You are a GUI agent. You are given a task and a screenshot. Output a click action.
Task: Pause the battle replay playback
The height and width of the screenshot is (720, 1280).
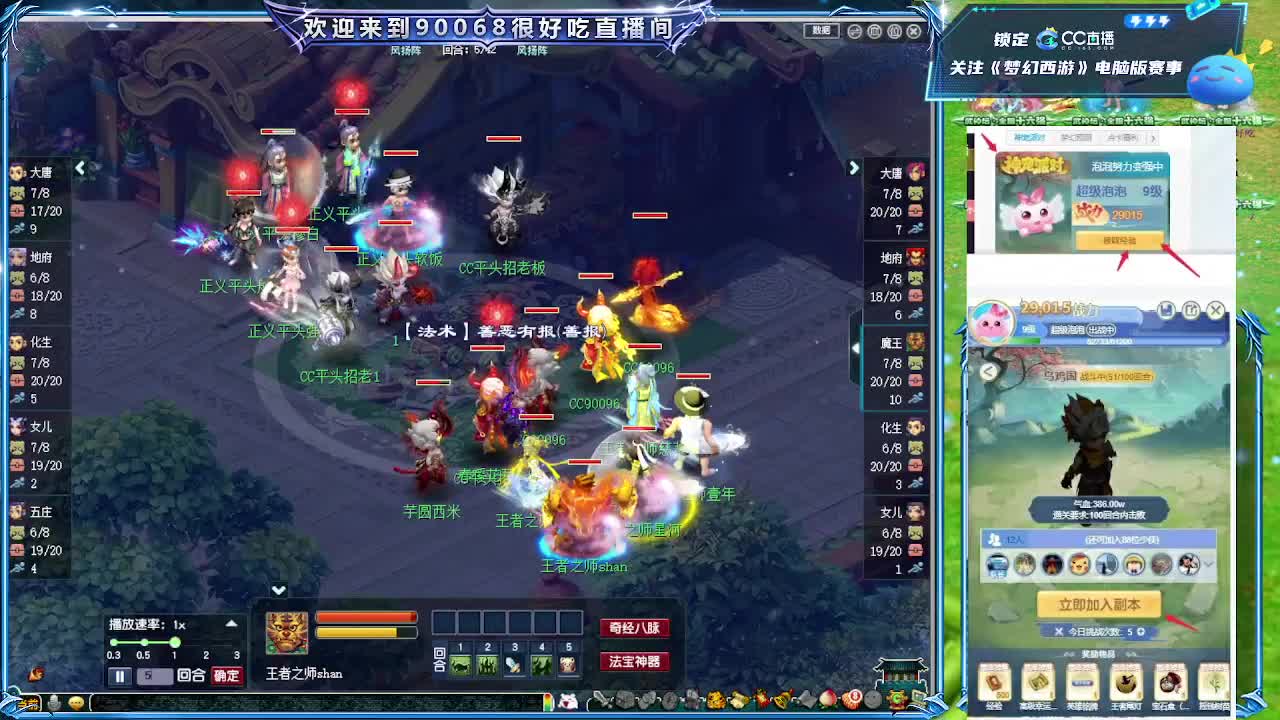tap(117, 676)
